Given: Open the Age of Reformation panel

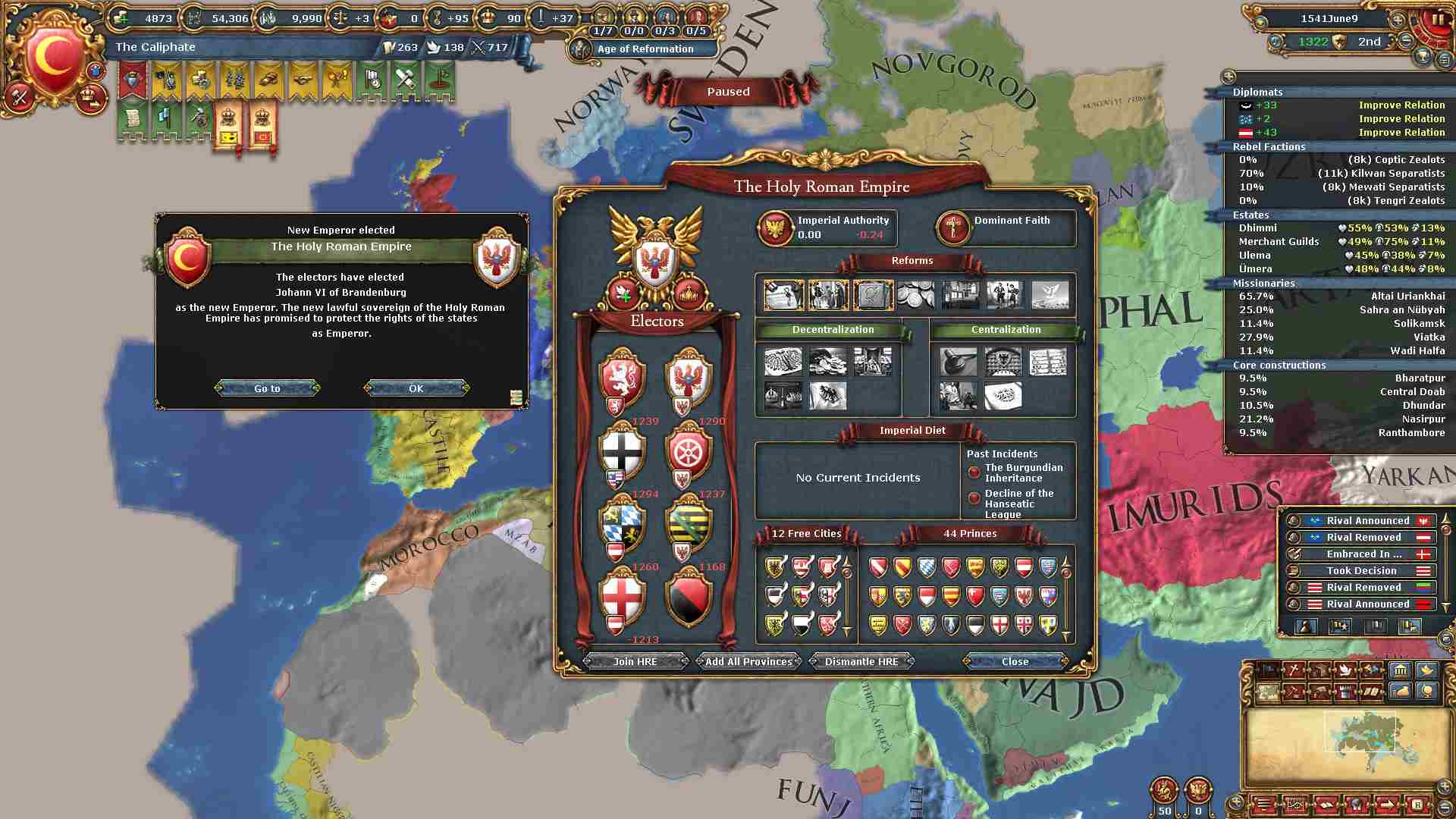Looking at the screenshot, I should (645, 49).
